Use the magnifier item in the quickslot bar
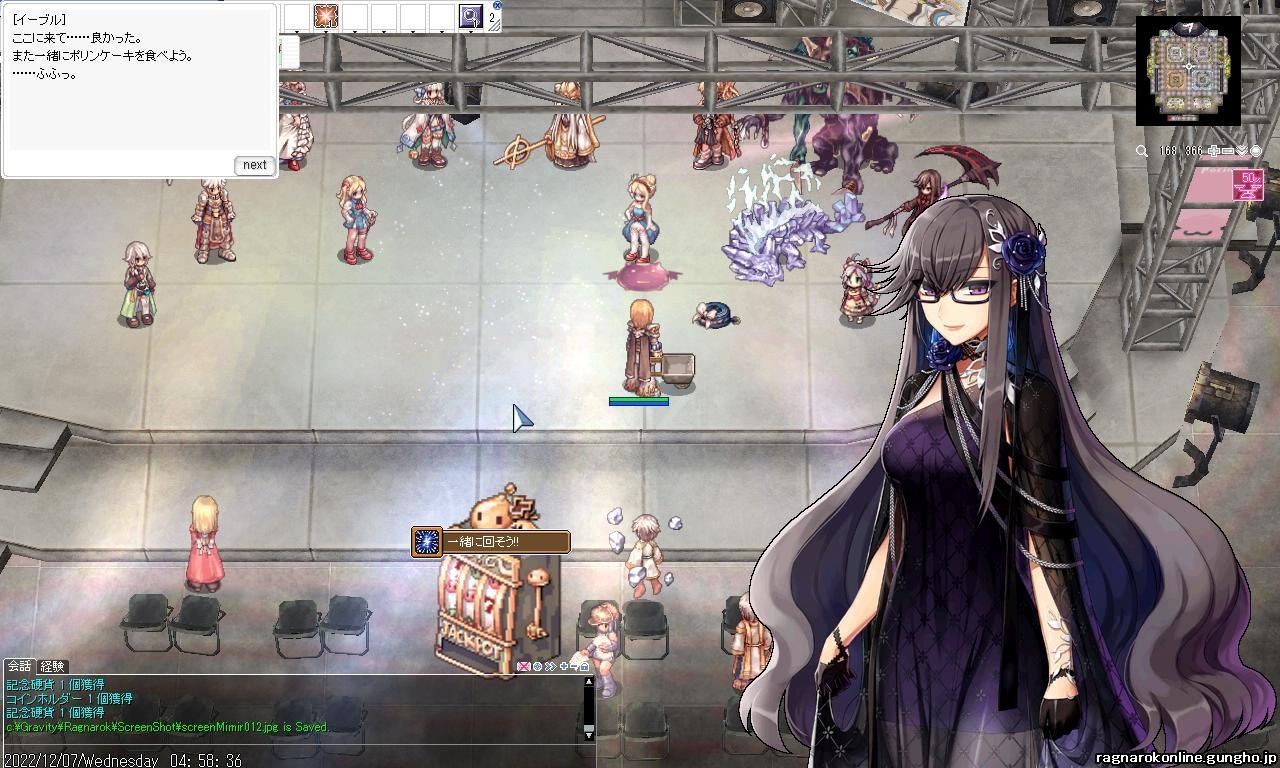The width and height of the screenshot is (1280, 768). pyautogui.click(x=470, y=16)
